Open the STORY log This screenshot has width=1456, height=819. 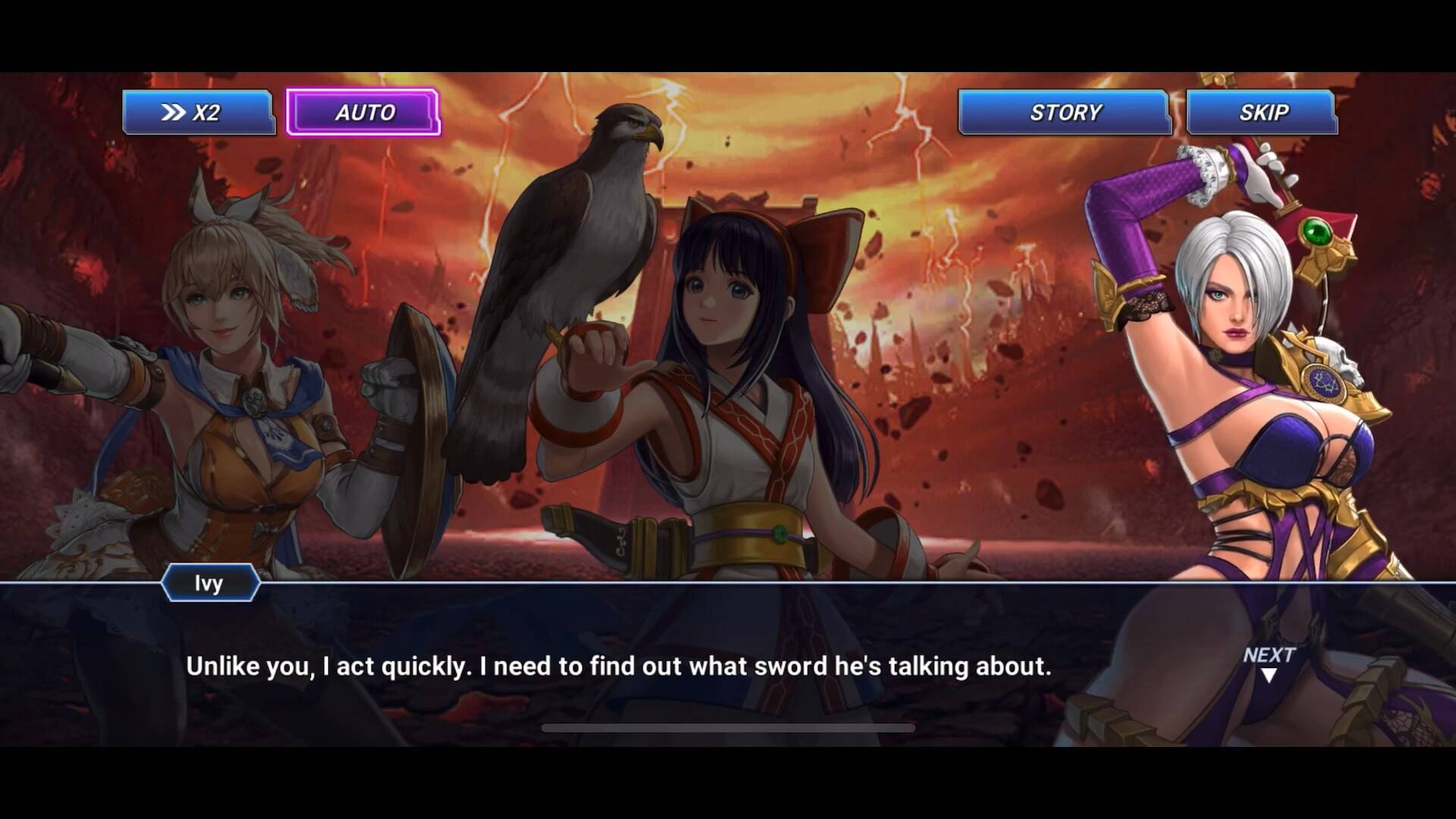(1064, 112)
